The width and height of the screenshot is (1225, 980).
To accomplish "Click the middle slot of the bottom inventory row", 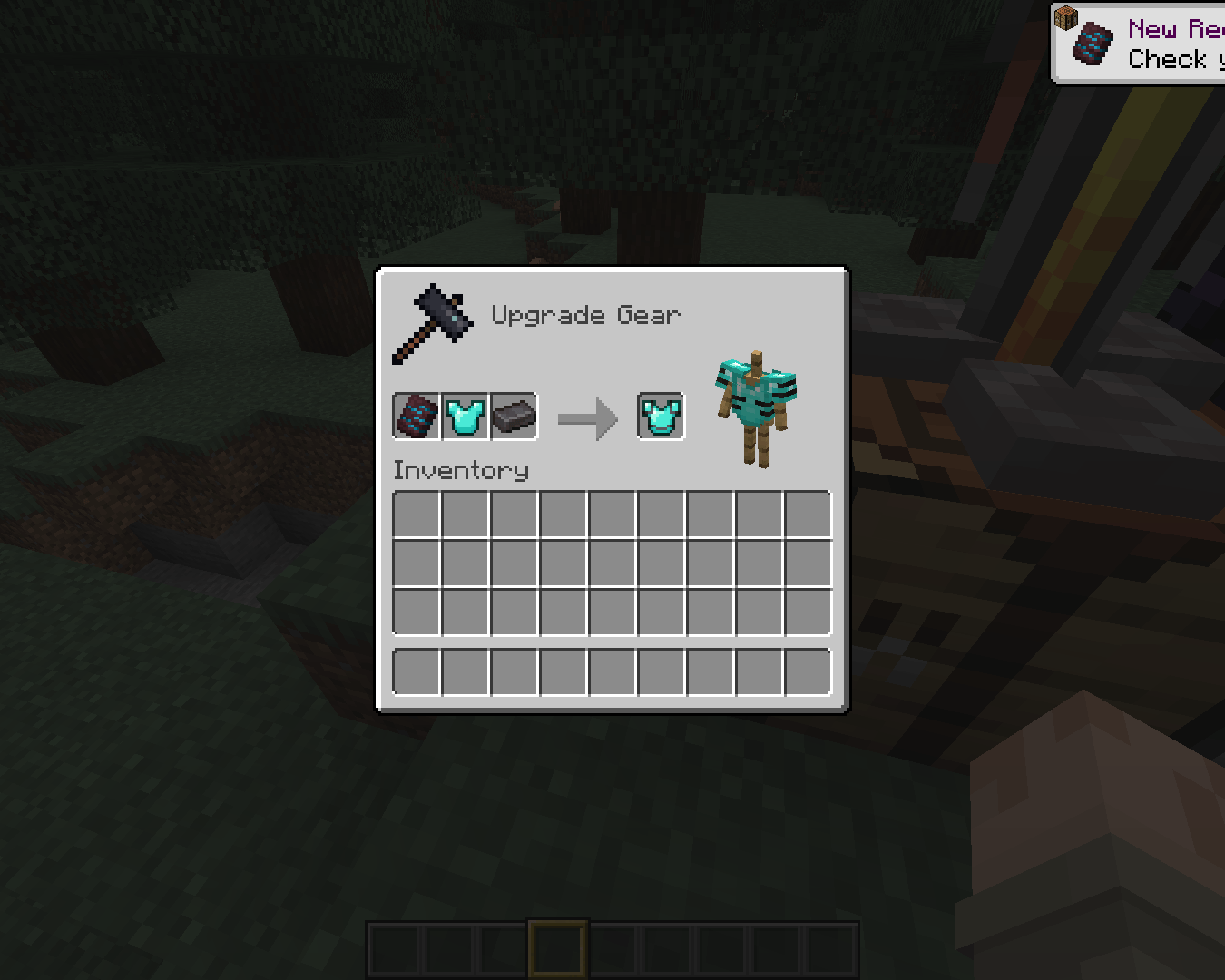I will click(612, 670).
